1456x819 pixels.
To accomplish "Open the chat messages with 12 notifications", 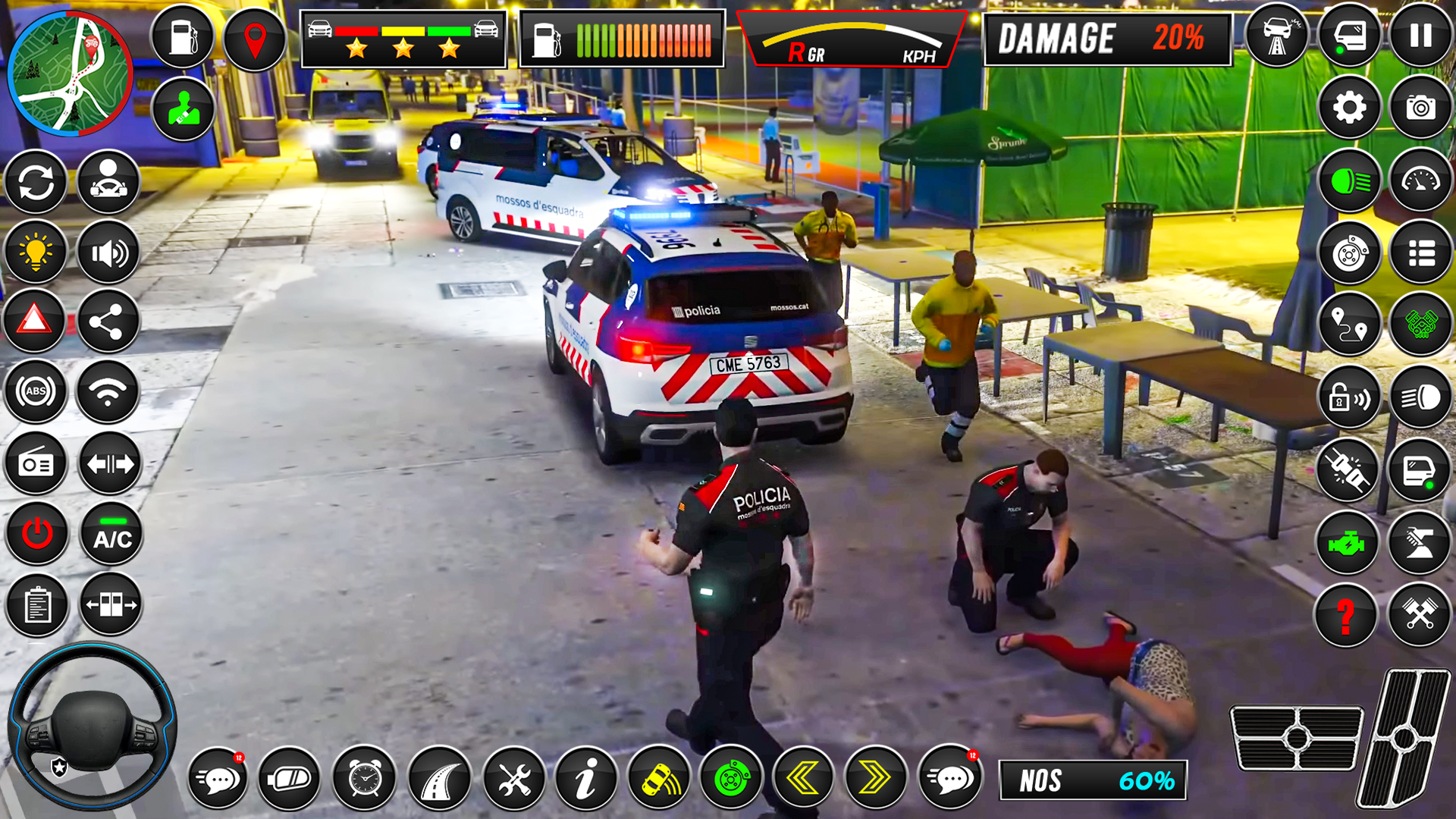I will [x=217, y=777].
